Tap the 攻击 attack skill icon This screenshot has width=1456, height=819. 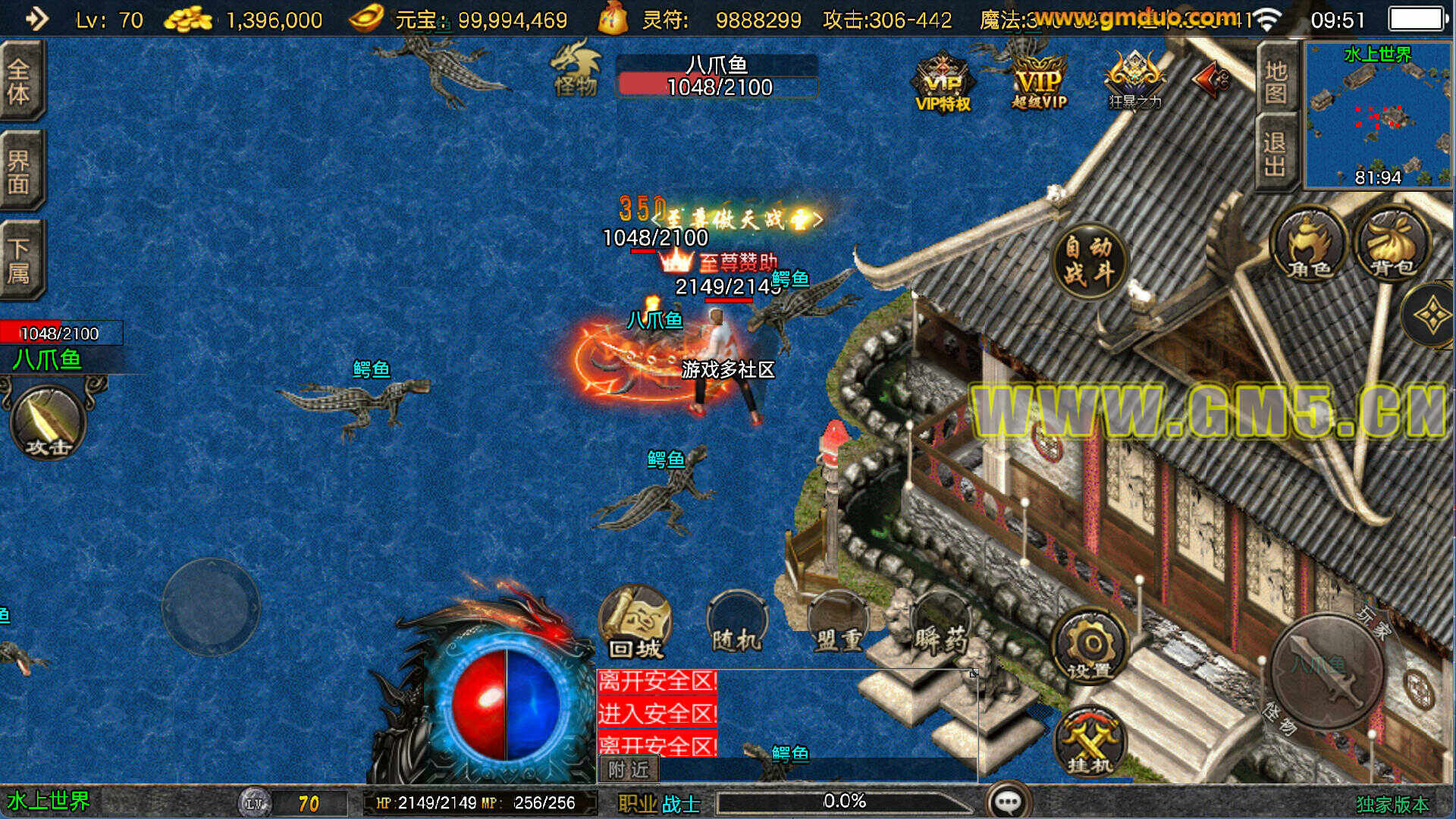point(47,422)
